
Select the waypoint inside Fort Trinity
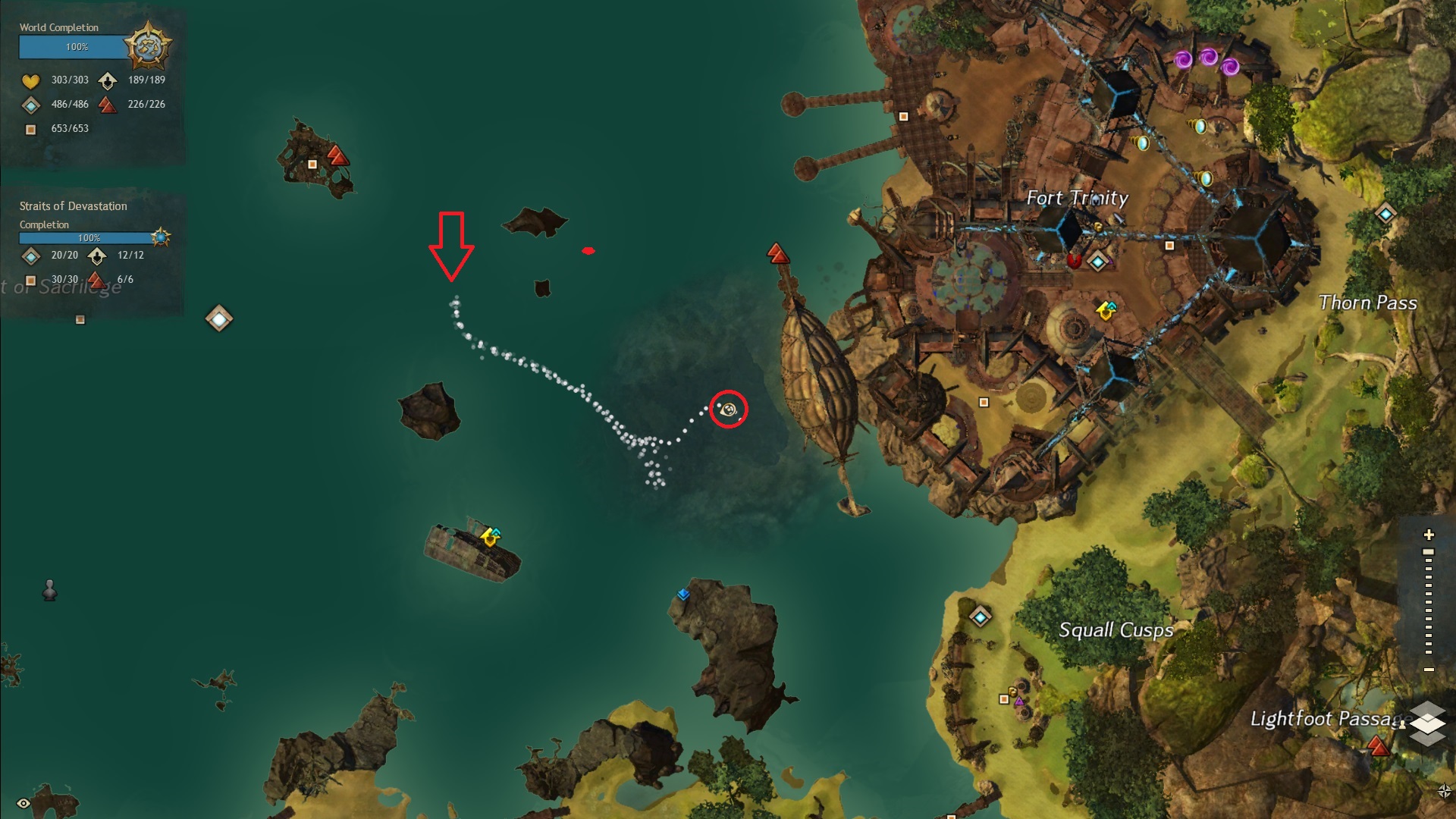click(x=1097, y=262)
